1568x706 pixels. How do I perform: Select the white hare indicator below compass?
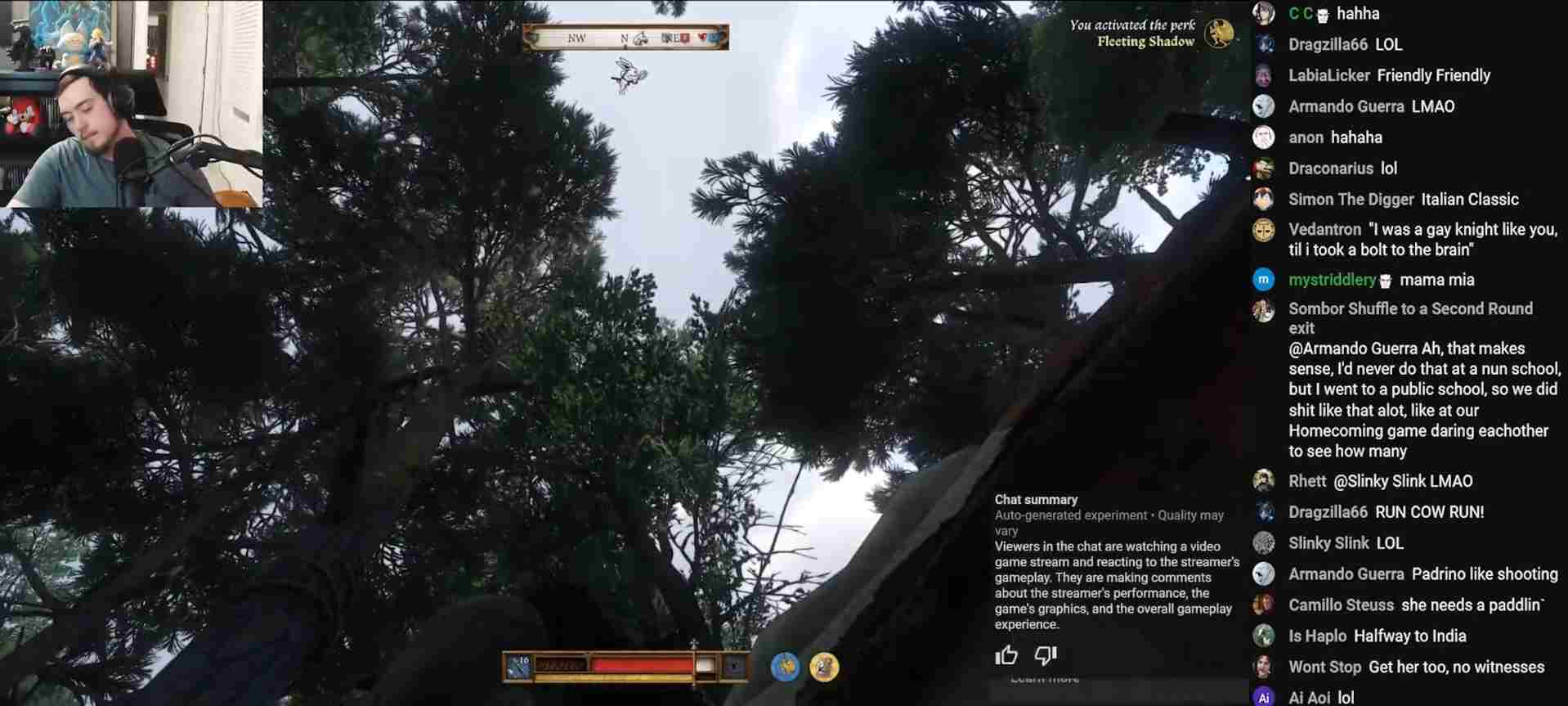[x=629, y=75]
